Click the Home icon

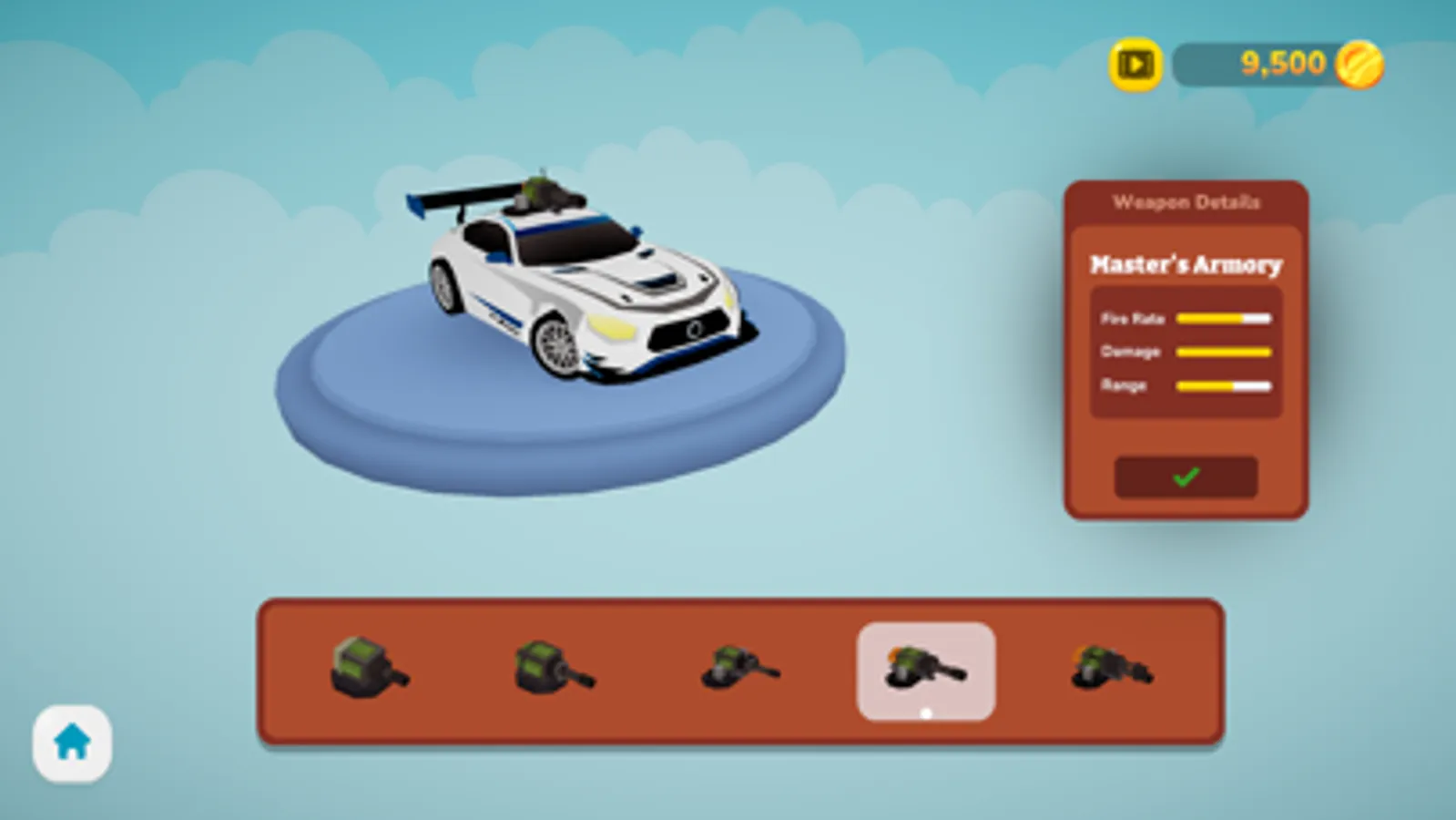tap(73, 743)
